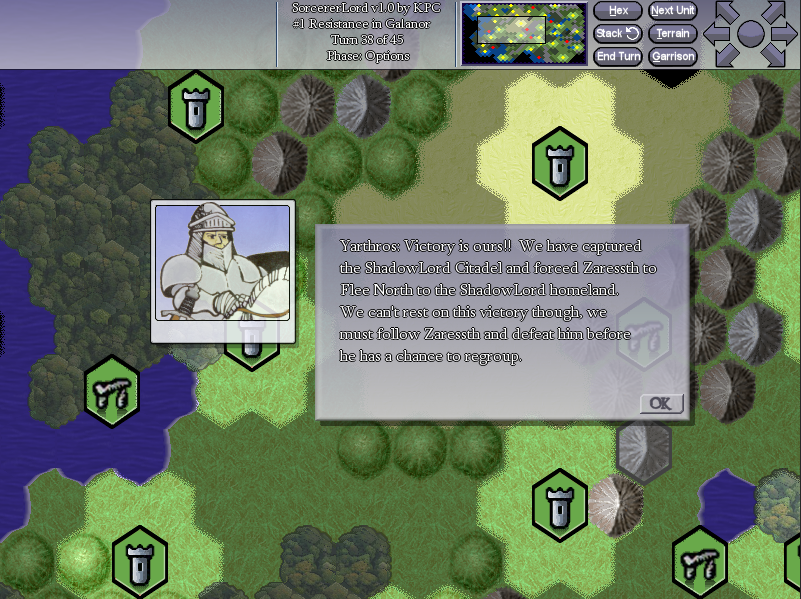Open the Garrison button

pyautogui.click(x=672, y=57)
